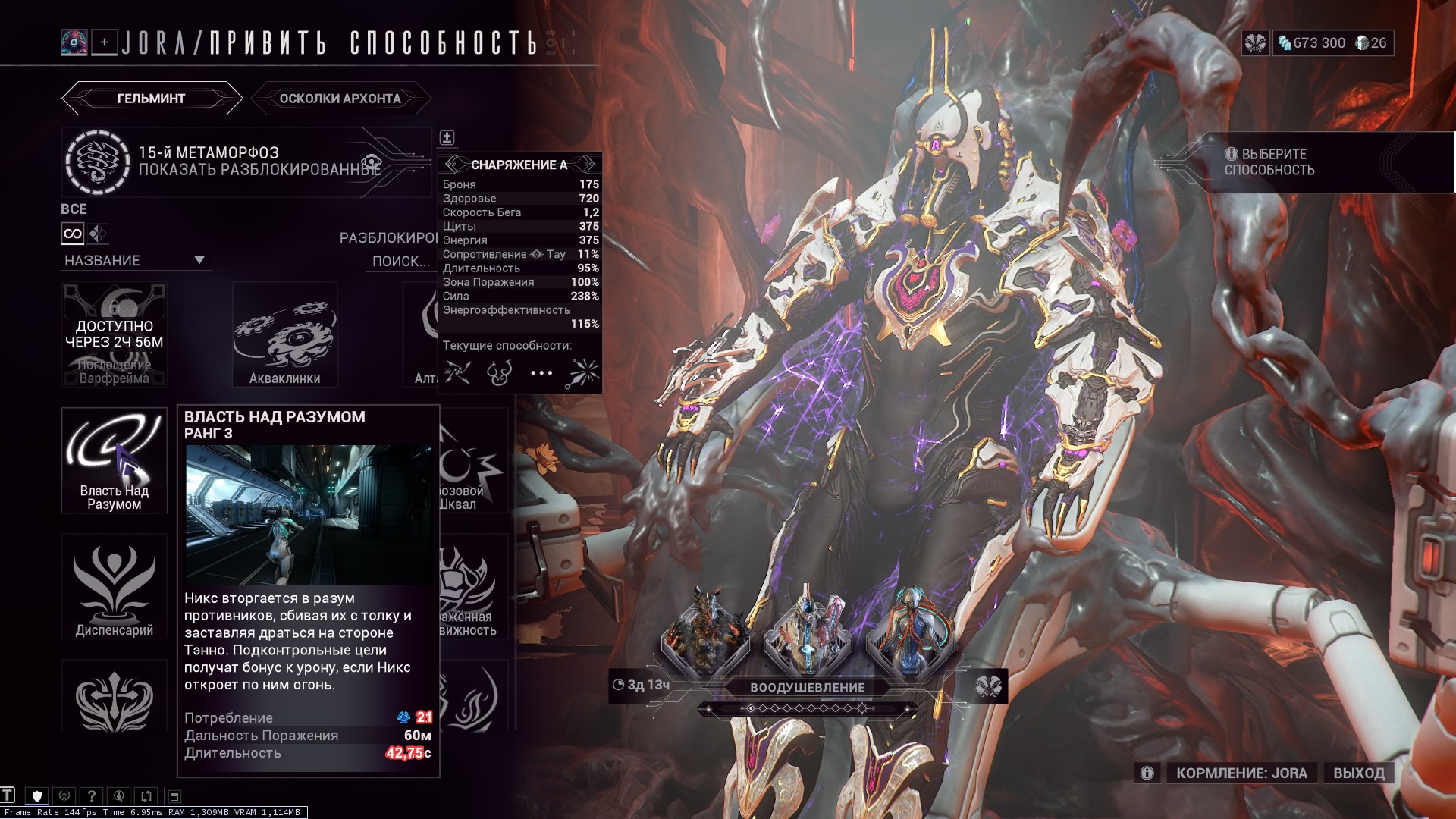Image resolution: width=1456 pixels, height=819 pixels.
Task: Click the Кормление: Jora button
Action: pyautogui.click(x=1241, y=773)
